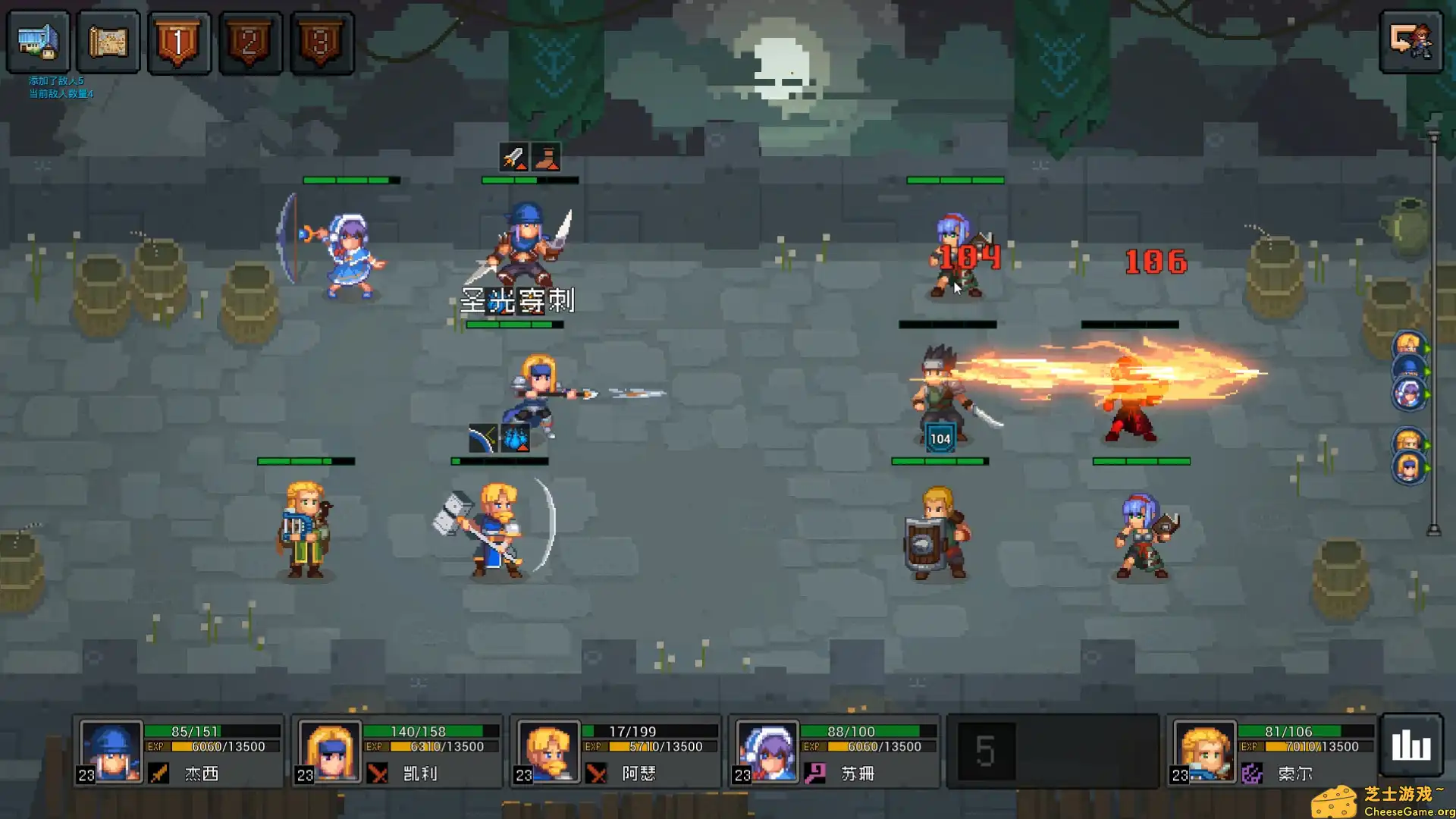Click the empty slot 5 panel at the bottom
The image size is (1456, 819).
1053,751
